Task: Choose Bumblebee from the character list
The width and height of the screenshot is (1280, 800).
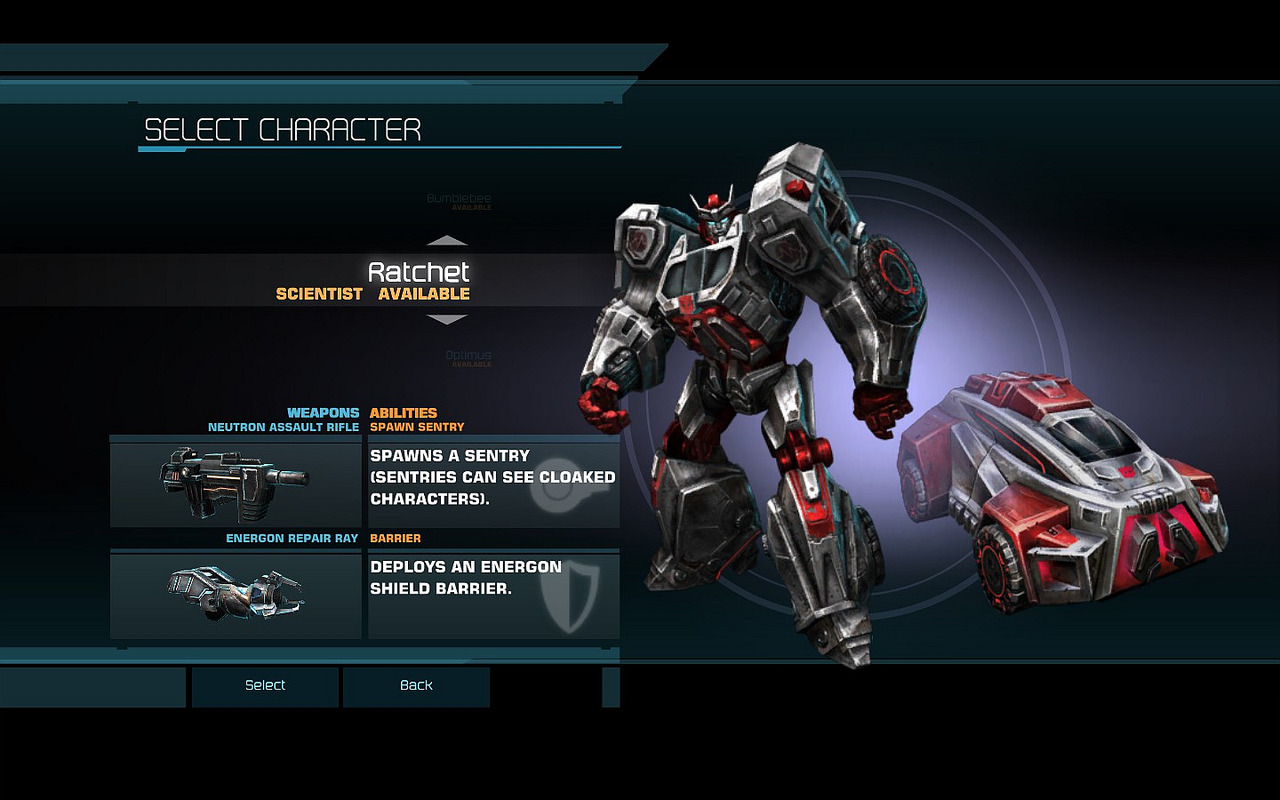Action: (459, 200)
